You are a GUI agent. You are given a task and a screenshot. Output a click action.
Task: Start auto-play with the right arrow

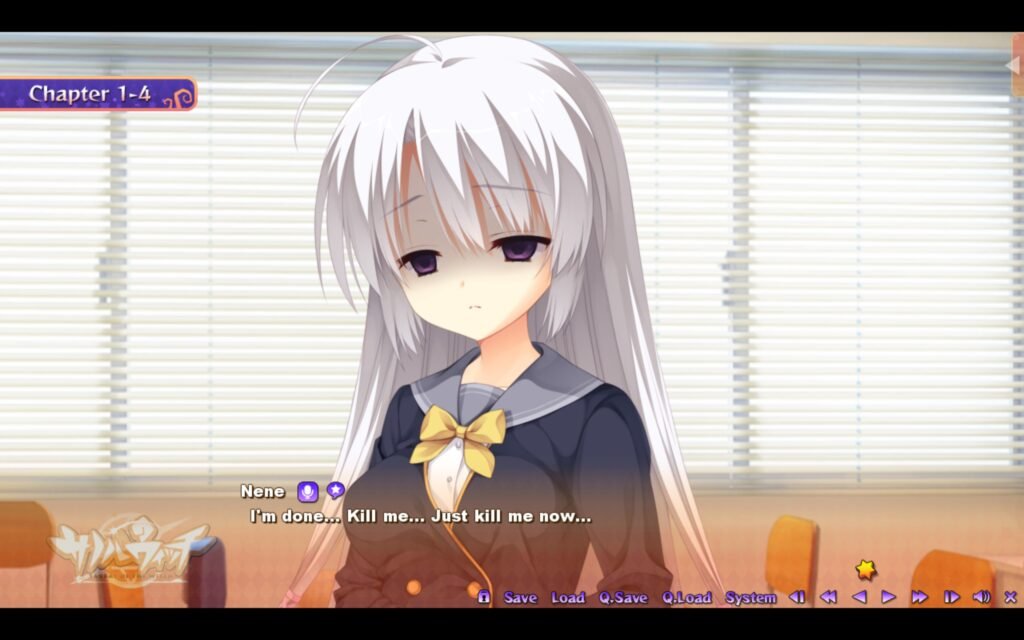tap(888, 597)
